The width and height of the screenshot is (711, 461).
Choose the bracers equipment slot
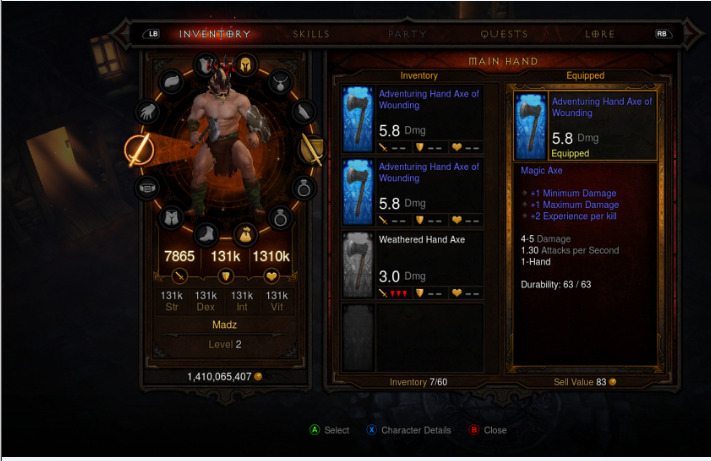[303, 110]
